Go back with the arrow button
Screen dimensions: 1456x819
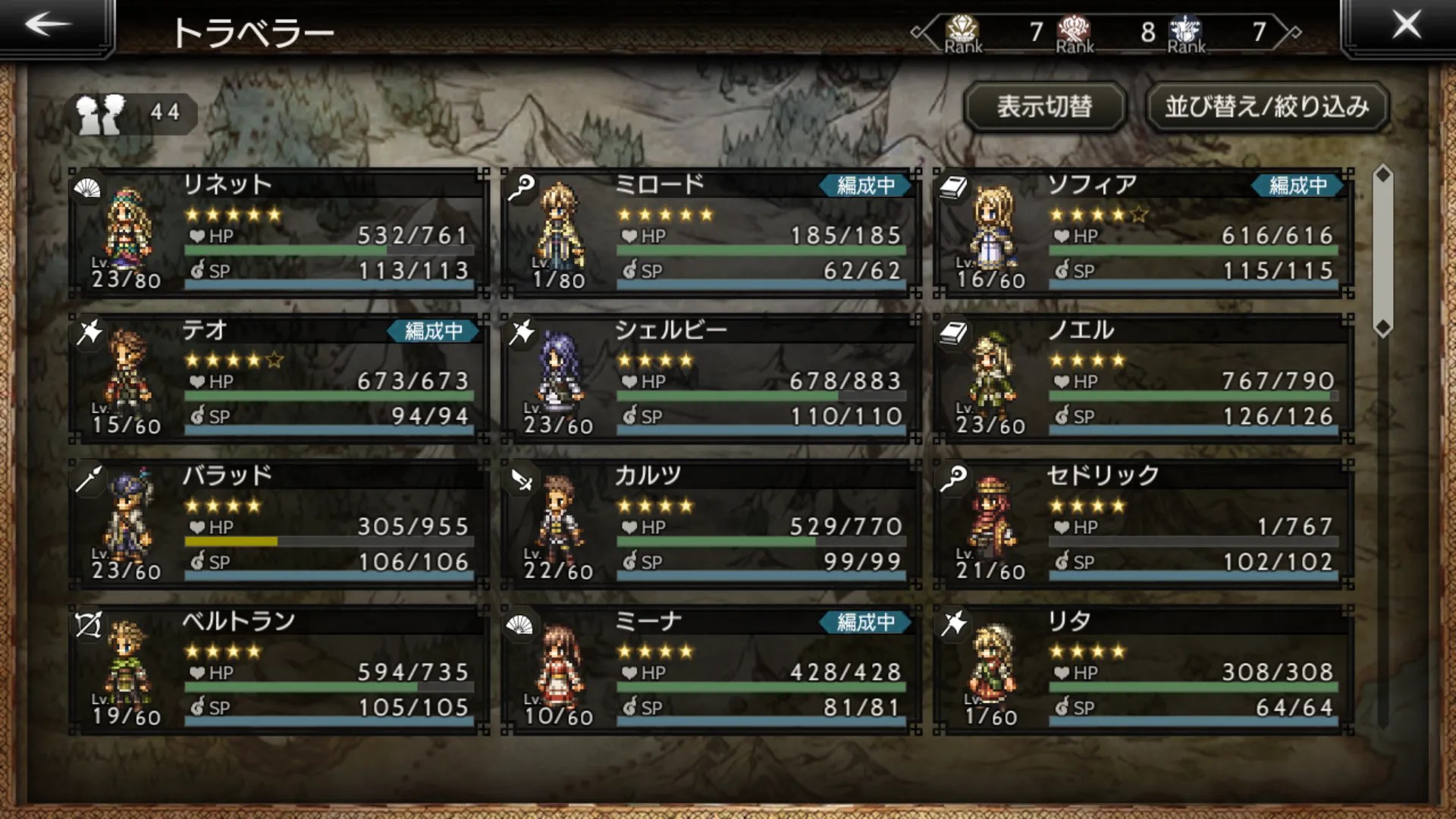tap(49, 26)
